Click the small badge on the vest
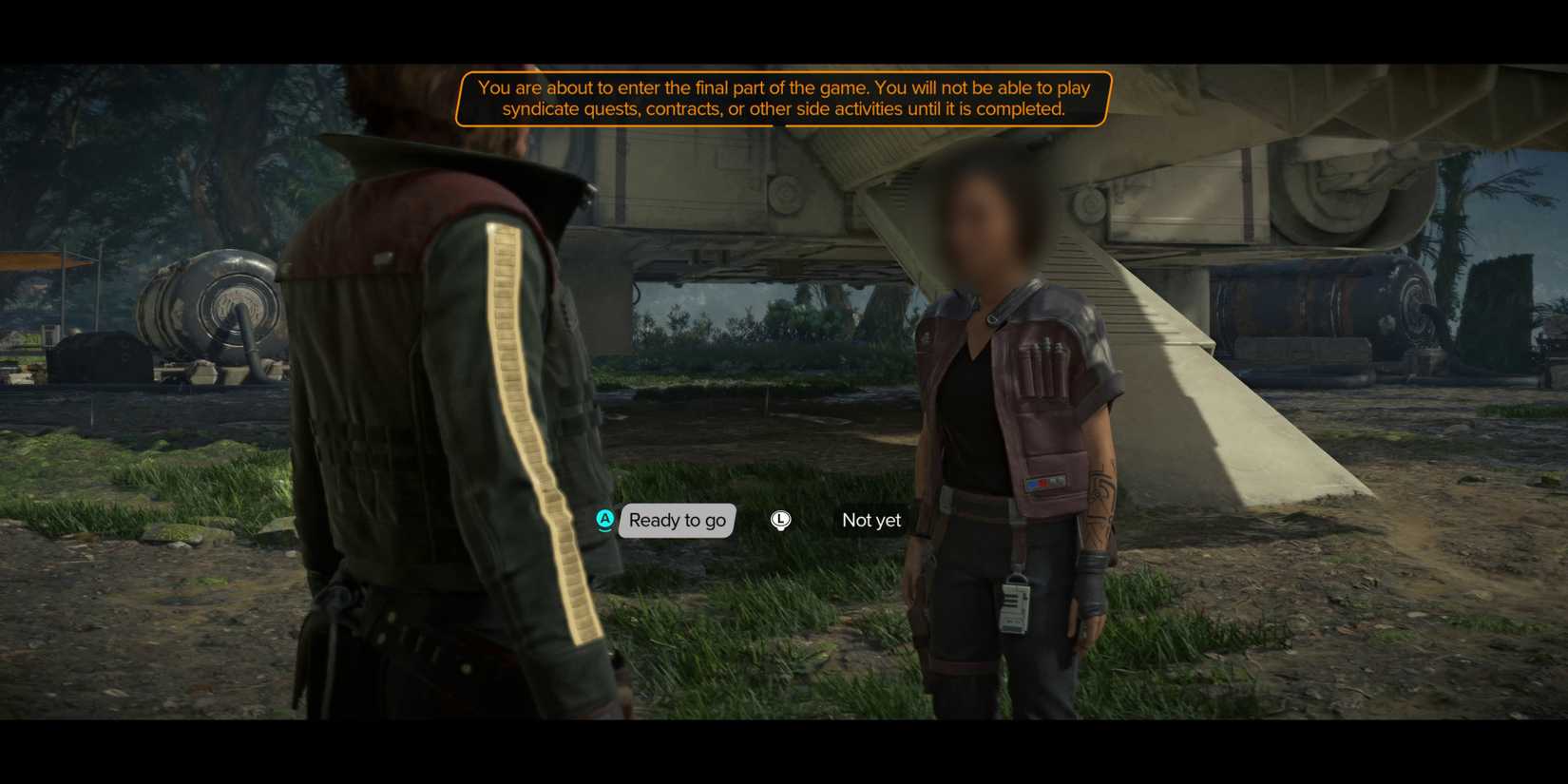Image resolution: width=1568 pixels, height=784 pixels. click(x=1042, y=483)
